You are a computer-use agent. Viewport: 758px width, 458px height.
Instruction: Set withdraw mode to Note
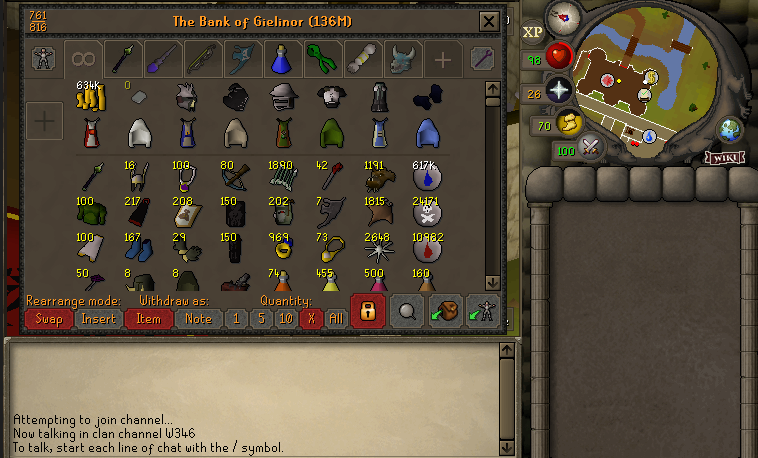coord(198,318)
